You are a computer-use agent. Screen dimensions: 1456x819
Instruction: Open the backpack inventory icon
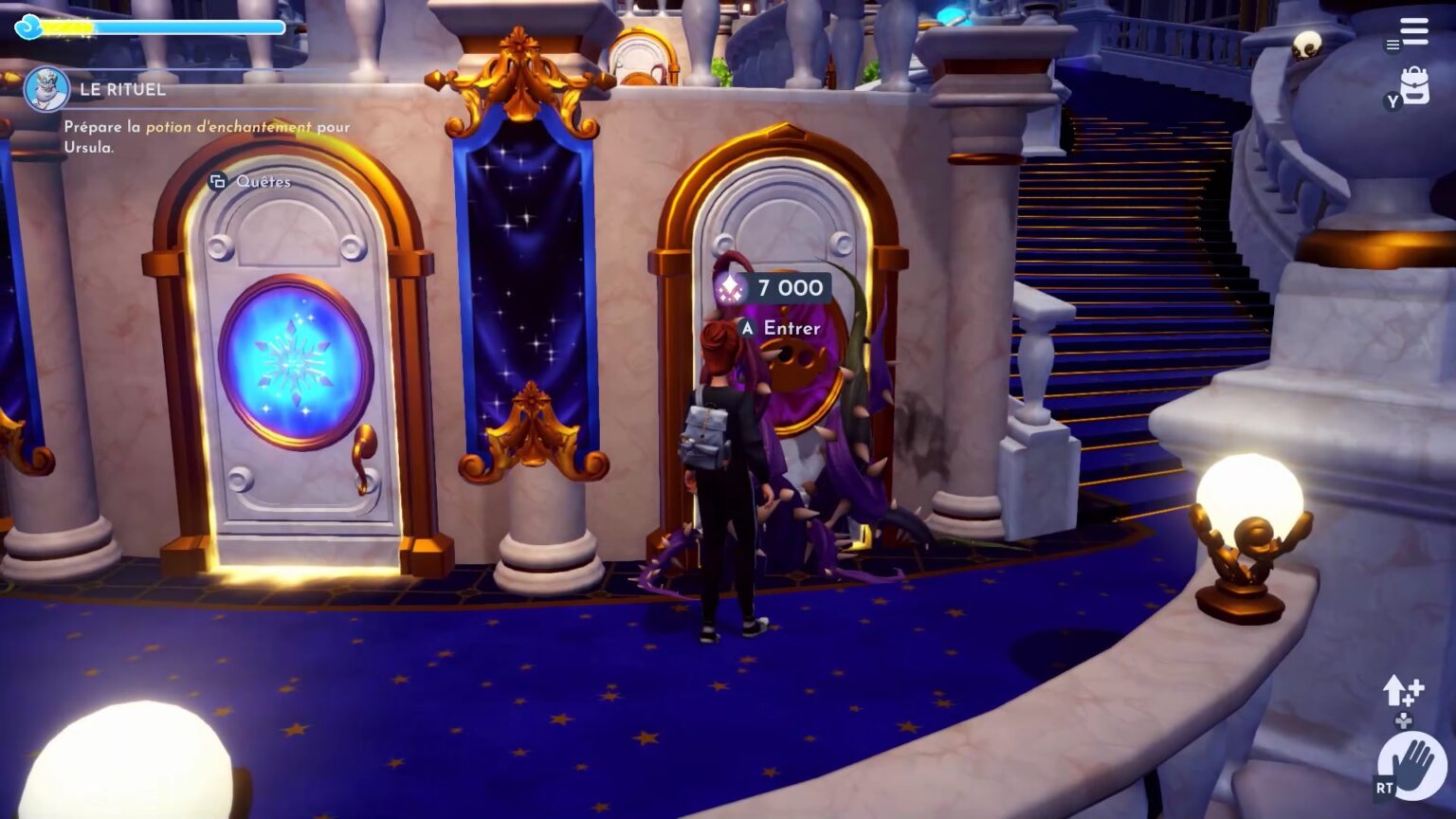tap(1415, 83)
